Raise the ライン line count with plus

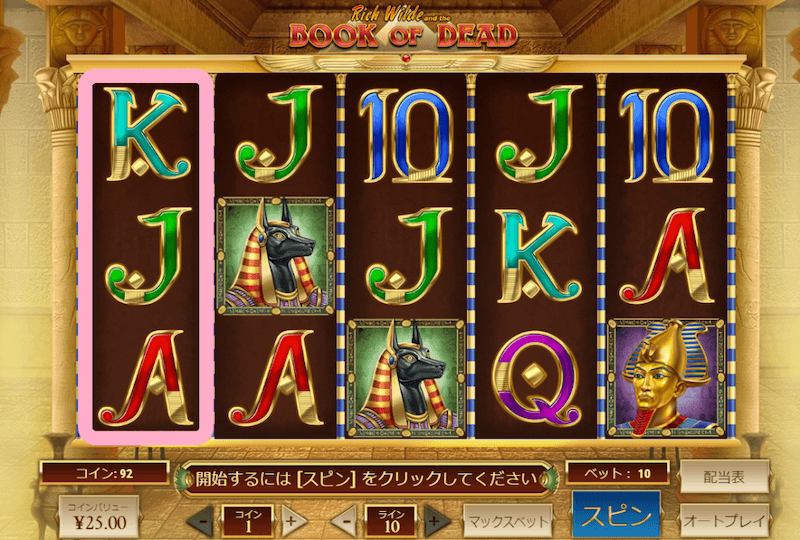434,521
